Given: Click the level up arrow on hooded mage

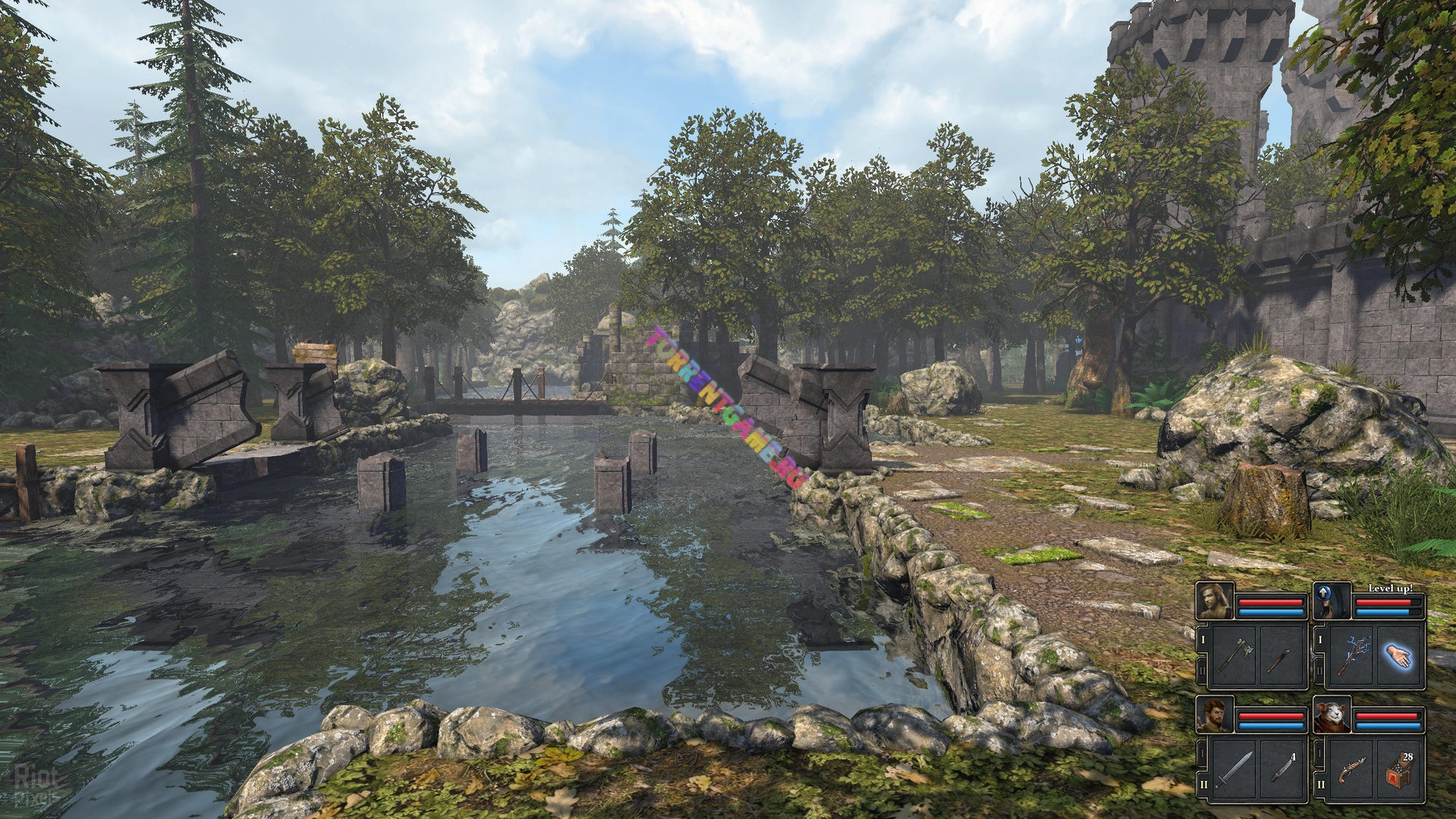Looking at the screenshot, I should pos(1323,593).
